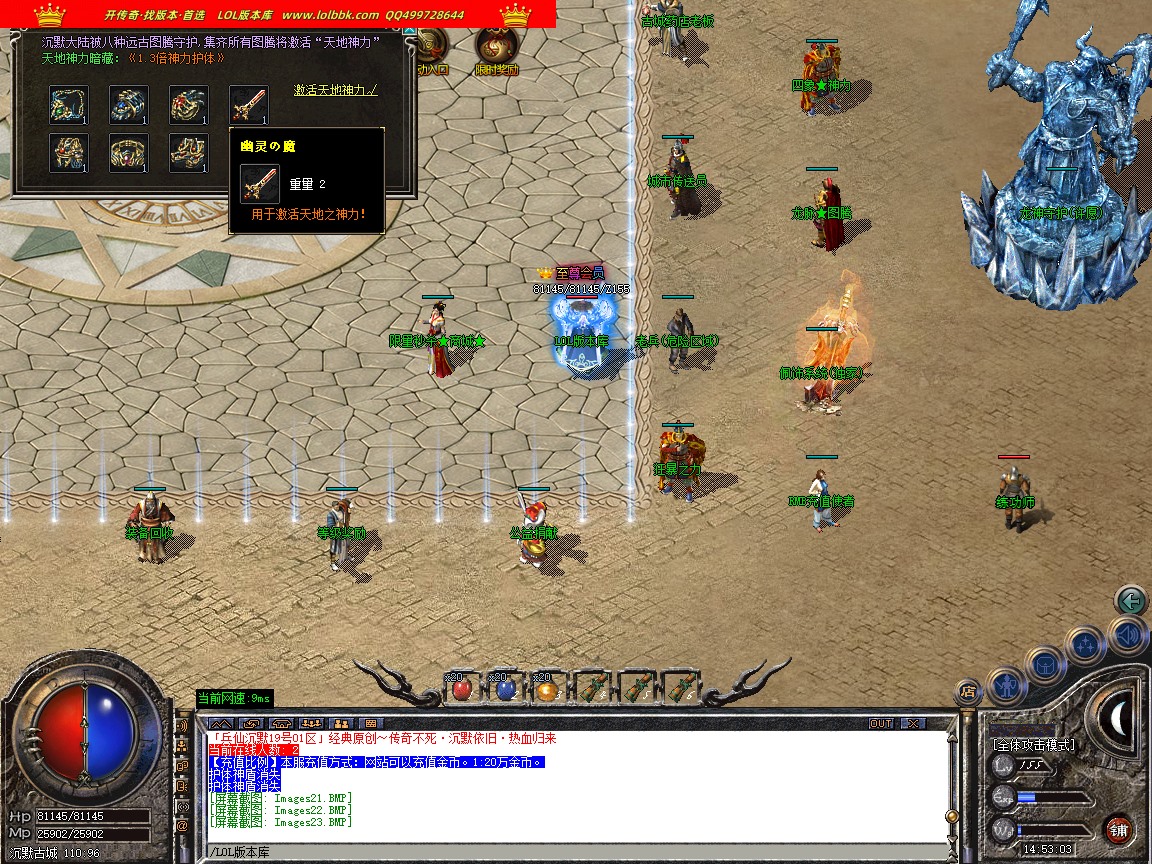The width and height of the screenshot is (1152, 864).
Task: Open the round 店 shop button
Action: pyautogui.click(x=967, y=690)
